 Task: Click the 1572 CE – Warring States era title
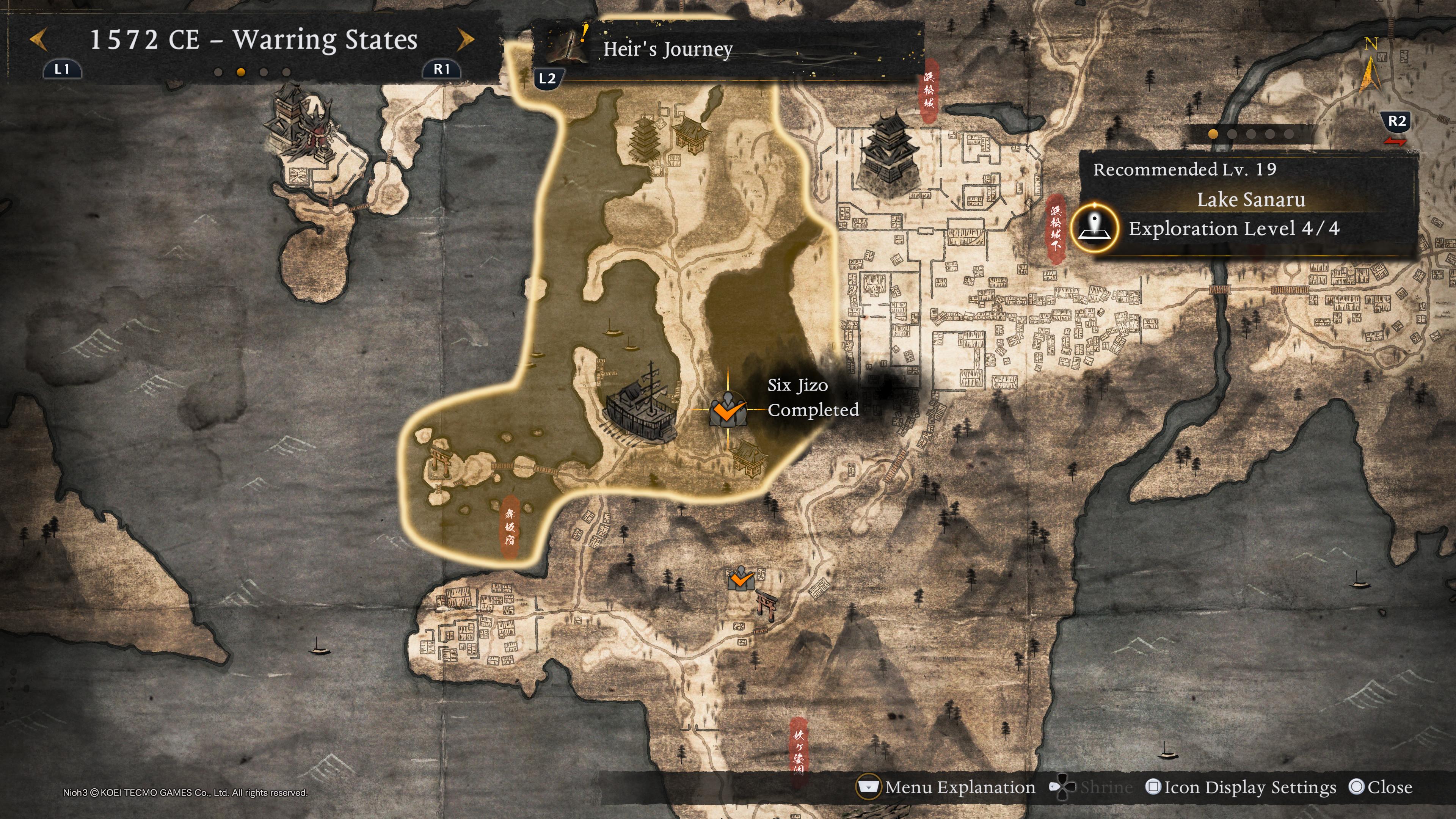[x=253, y=40]
